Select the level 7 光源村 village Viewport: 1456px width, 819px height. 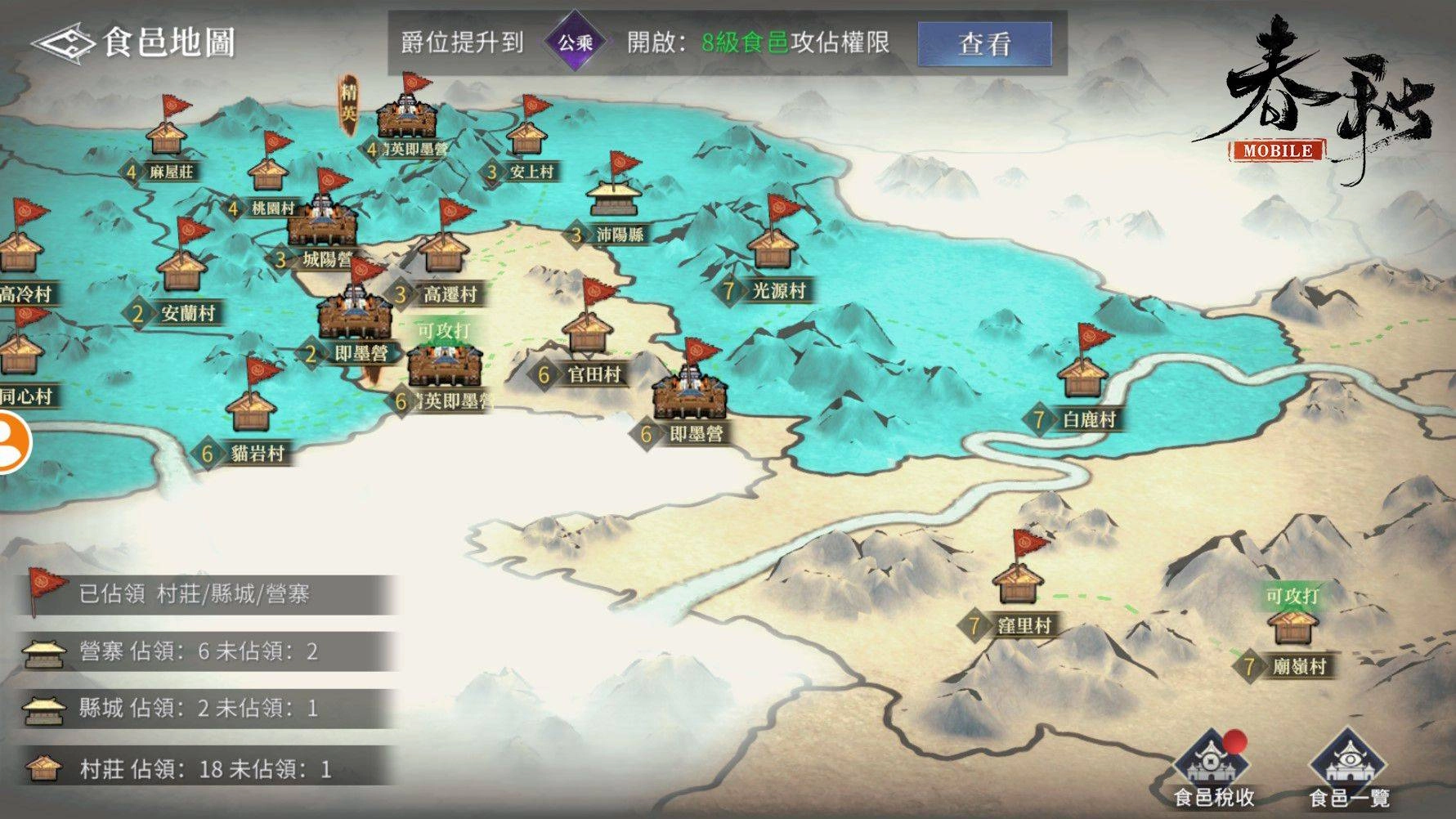click(x=773, y=250)
